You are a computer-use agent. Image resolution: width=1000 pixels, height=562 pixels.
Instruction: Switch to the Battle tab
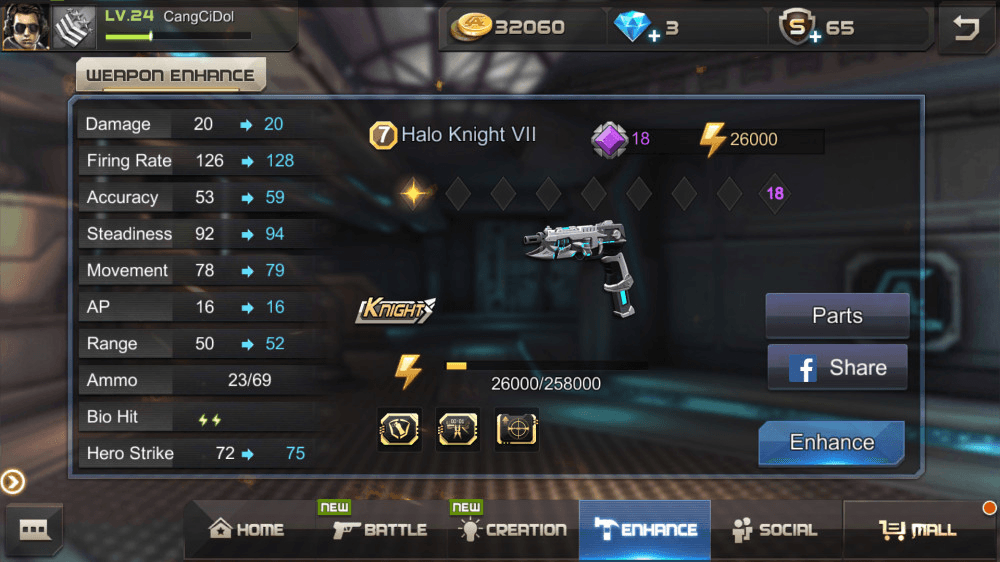pyautogui.click(x=380, y=530)
